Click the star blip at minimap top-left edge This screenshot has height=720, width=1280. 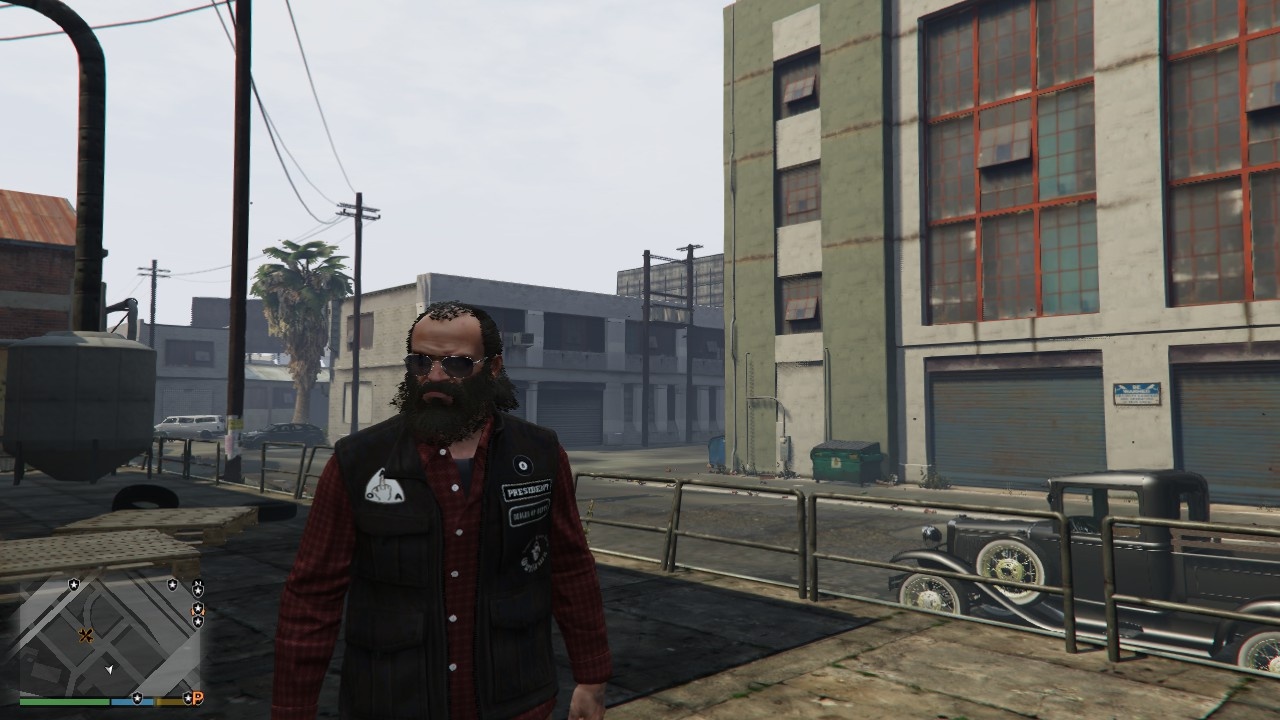[x=73, y=584]
